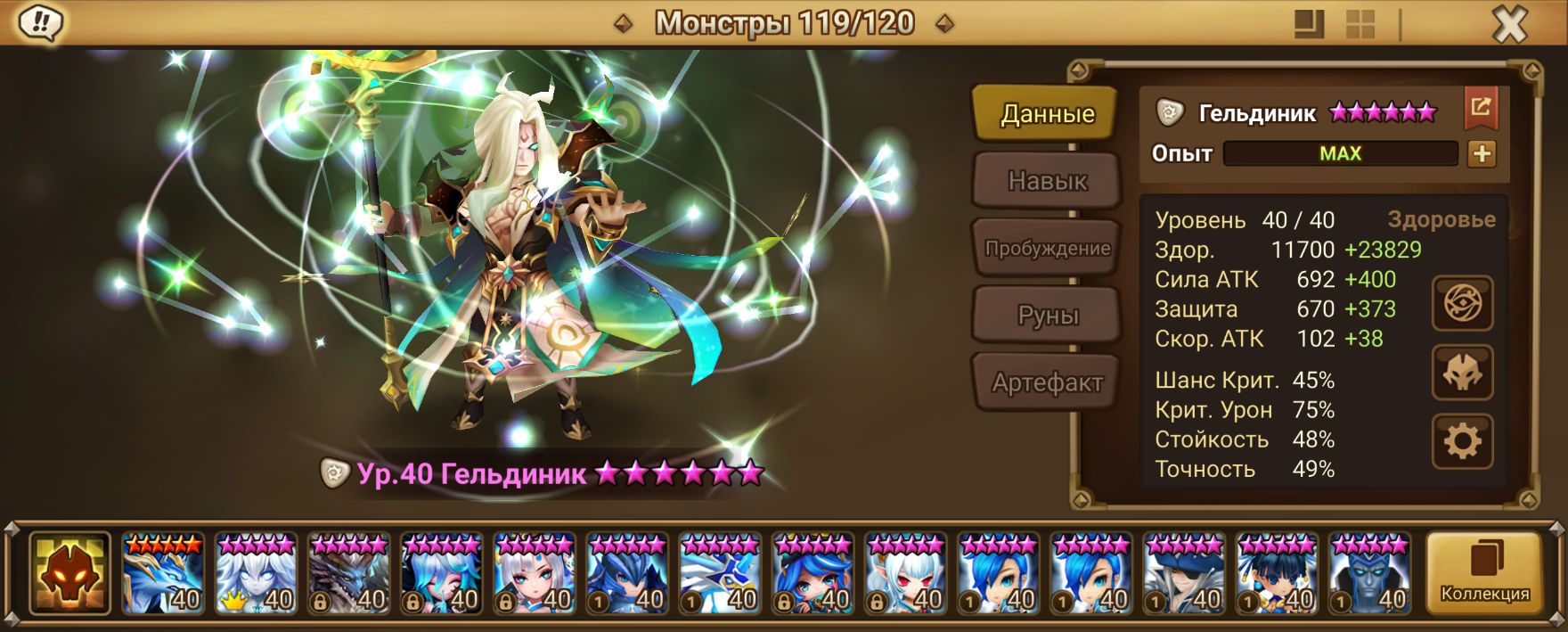
Task: Tap the eye swirl icon button
Action: [x=1462, y=304]
